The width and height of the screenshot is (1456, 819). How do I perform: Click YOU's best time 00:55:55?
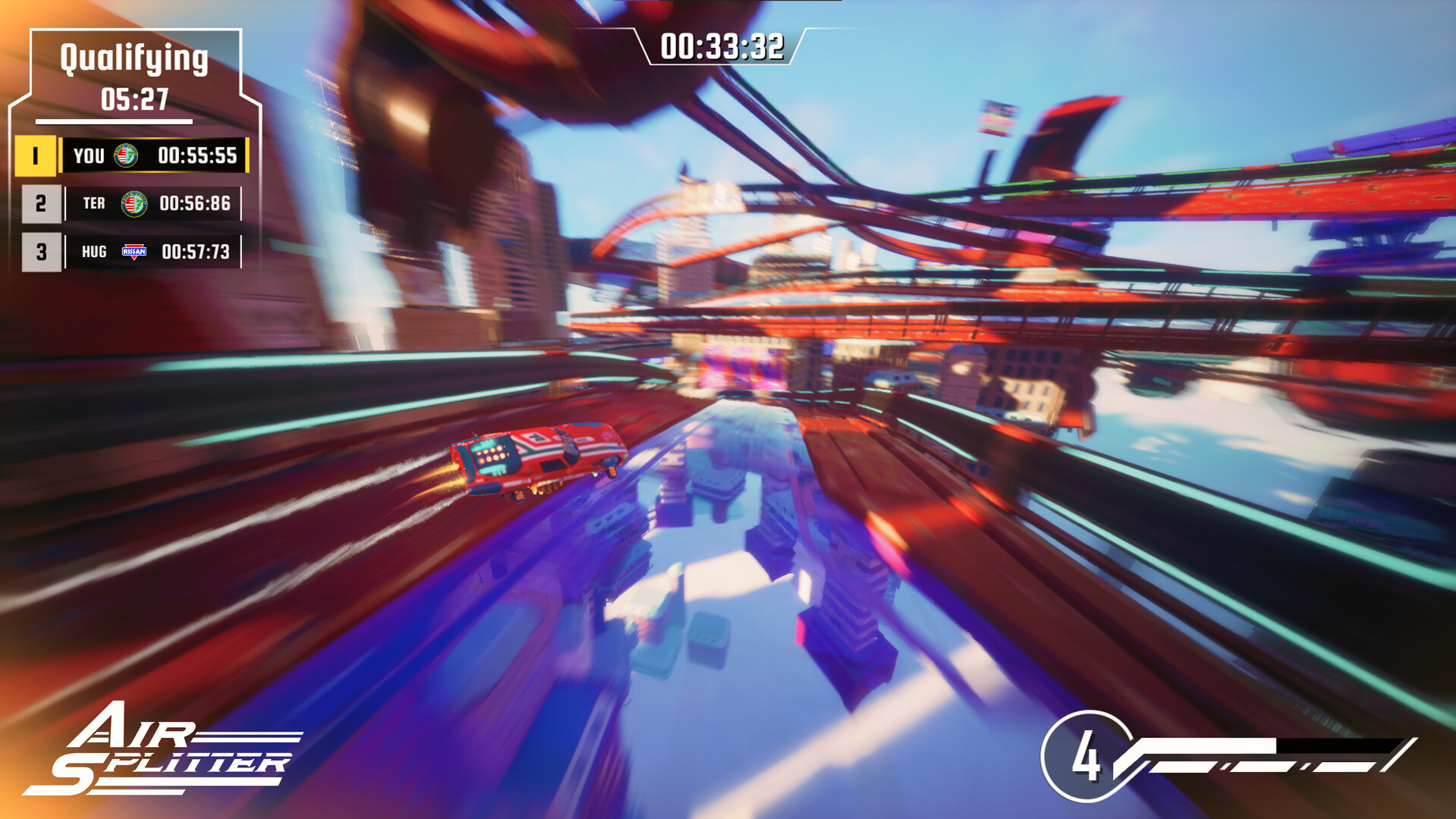pos(197,156)
